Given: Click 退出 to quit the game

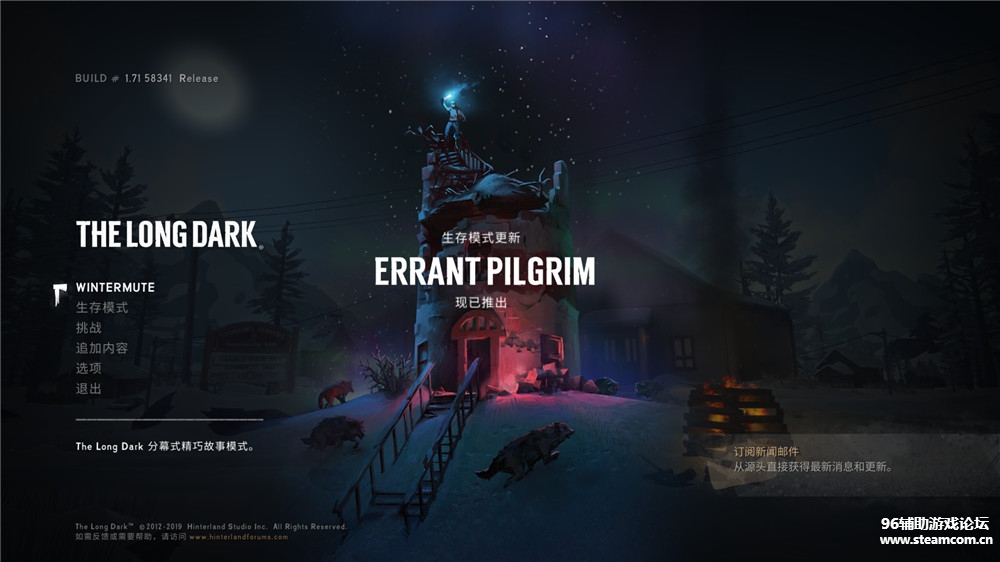Looking at the screenshot, I should click(x=89, y=388).
